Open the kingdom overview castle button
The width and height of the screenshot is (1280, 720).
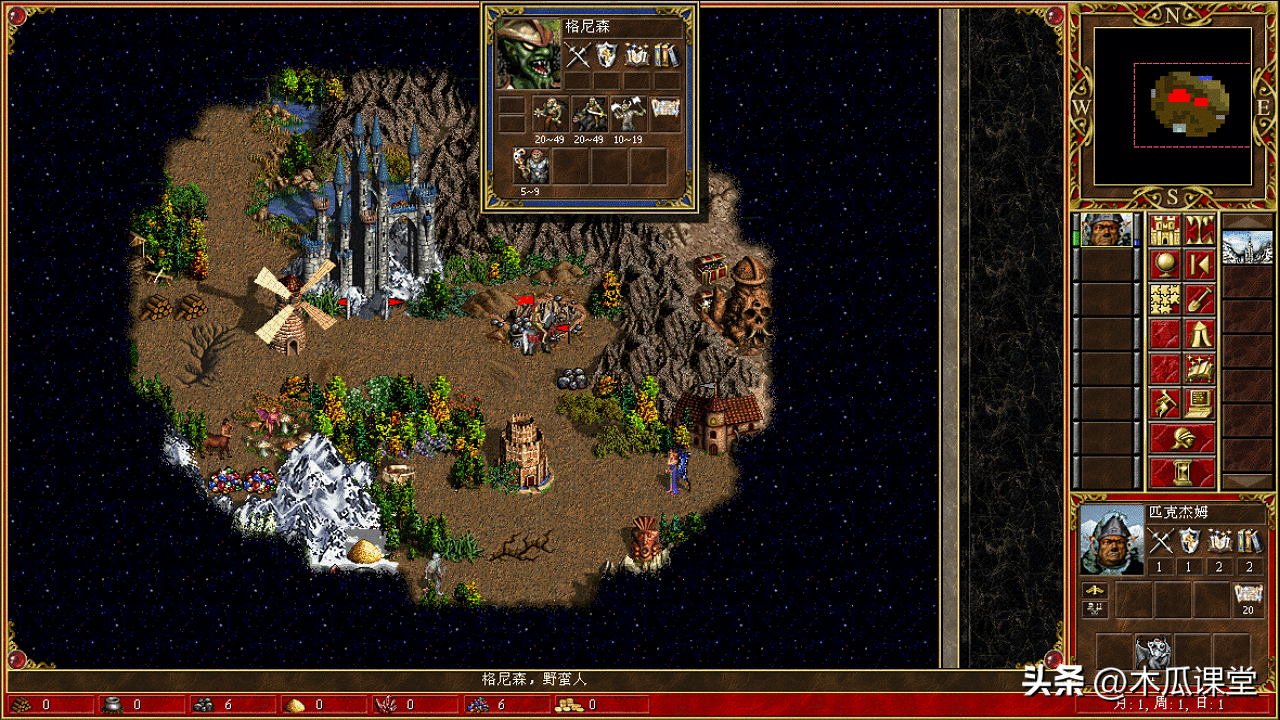tap(1165, 230)
